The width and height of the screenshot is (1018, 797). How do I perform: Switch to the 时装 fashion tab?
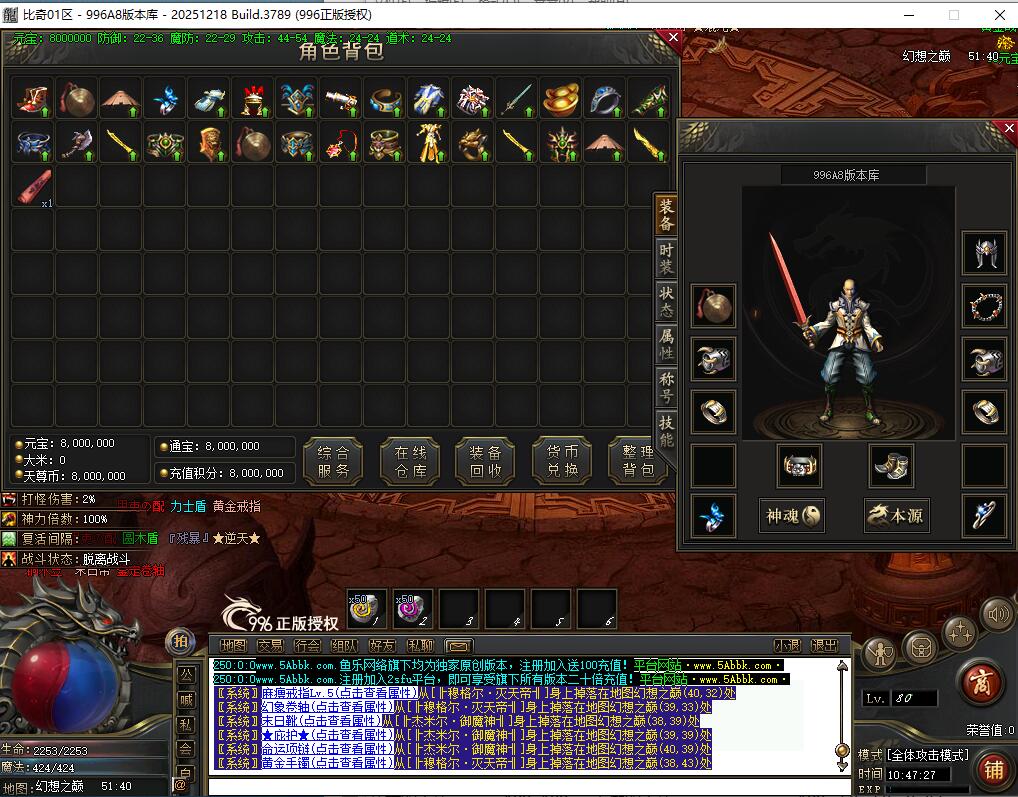pos(666,258)
